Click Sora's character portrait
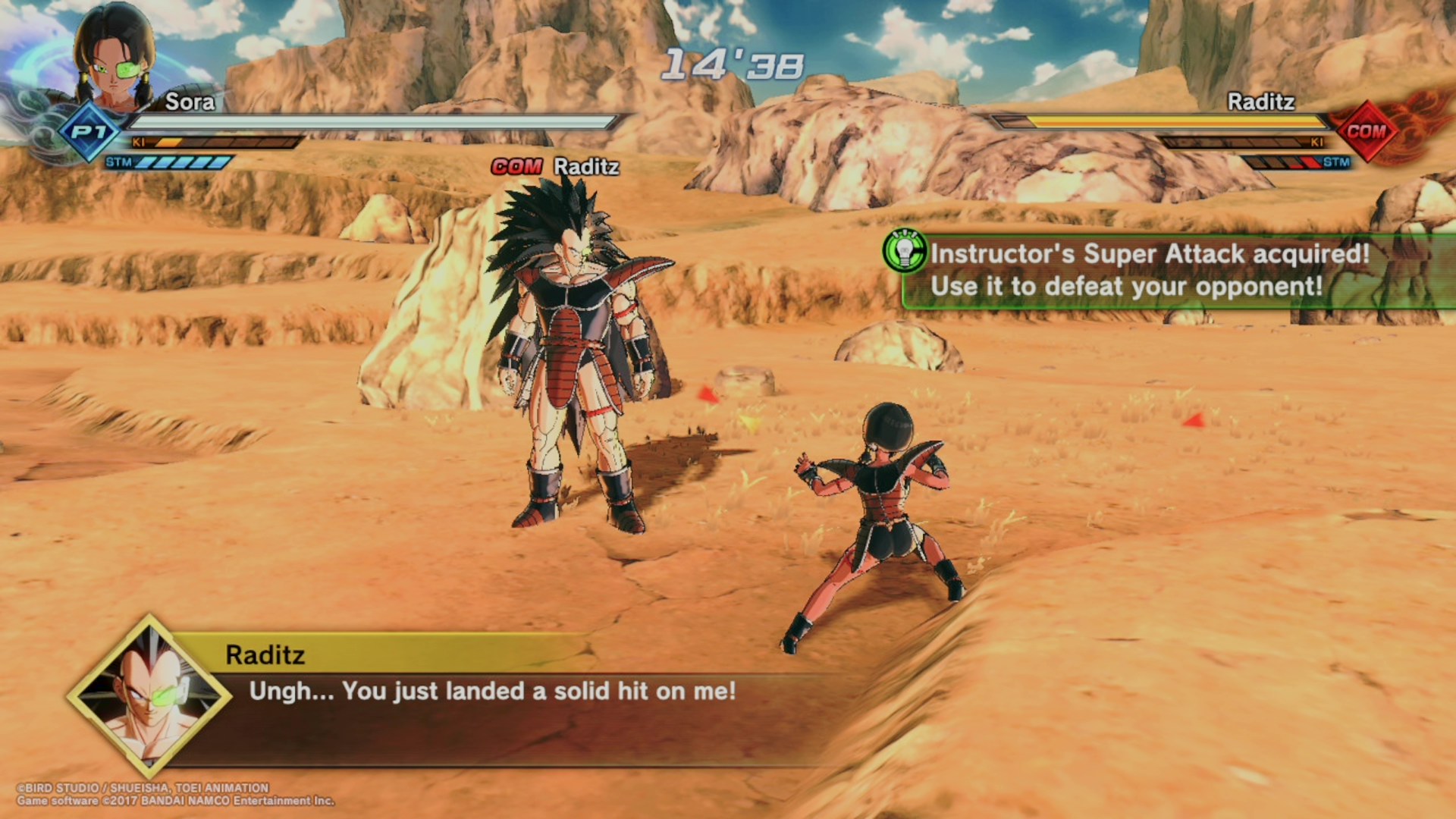 pyautogui.click(x=114, y=57)
